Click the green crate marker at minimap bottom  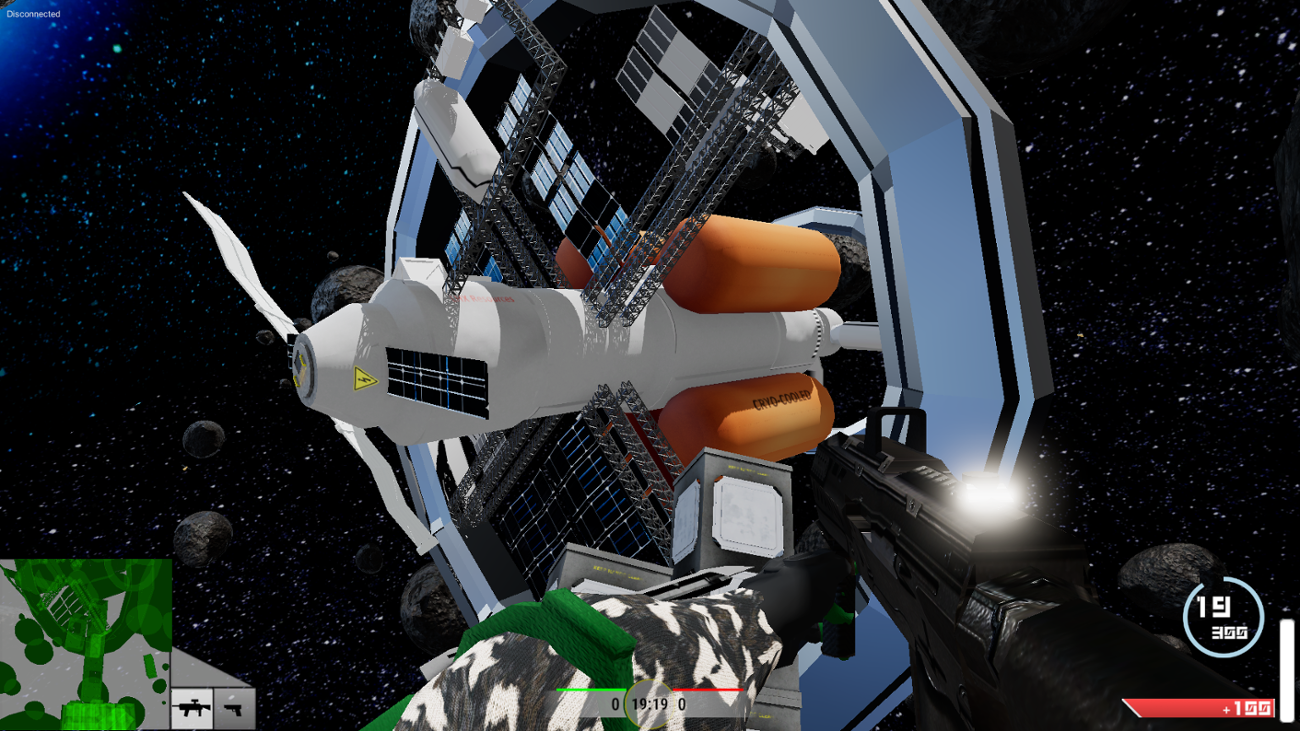coord(96,714)
